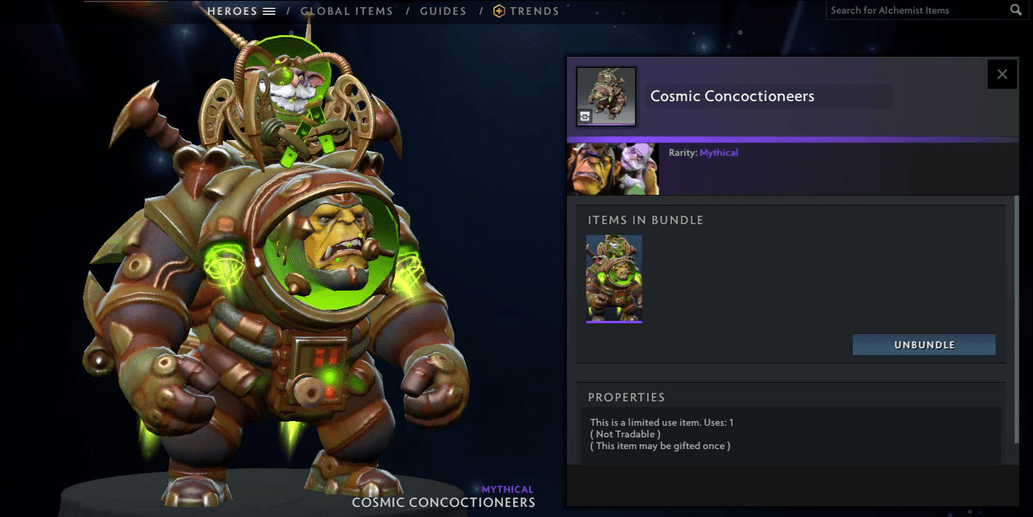Screen dimensions: 1033x517
Task: Open the Guides tab
Action: tap(443, 11)
